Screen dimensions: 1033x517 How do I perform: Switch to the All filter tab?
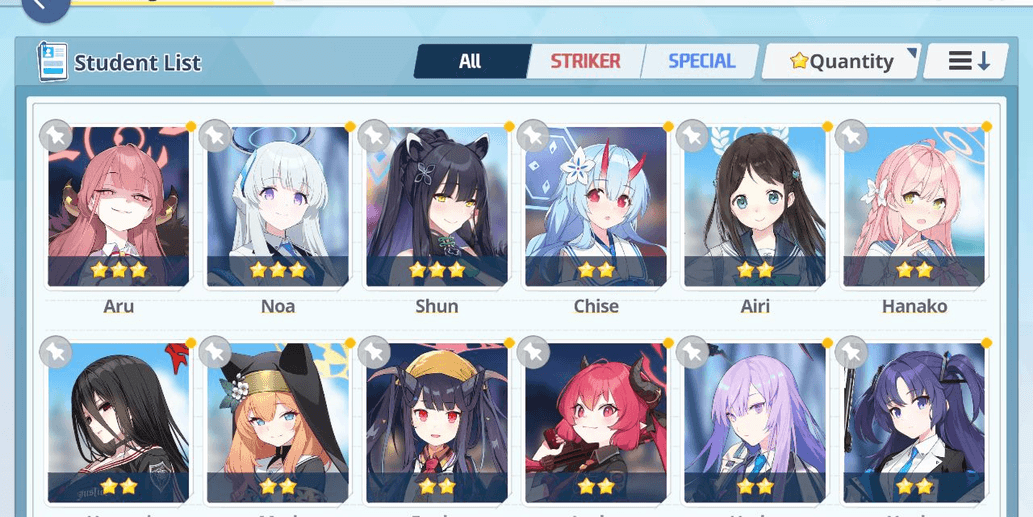[x=470, y=61]
